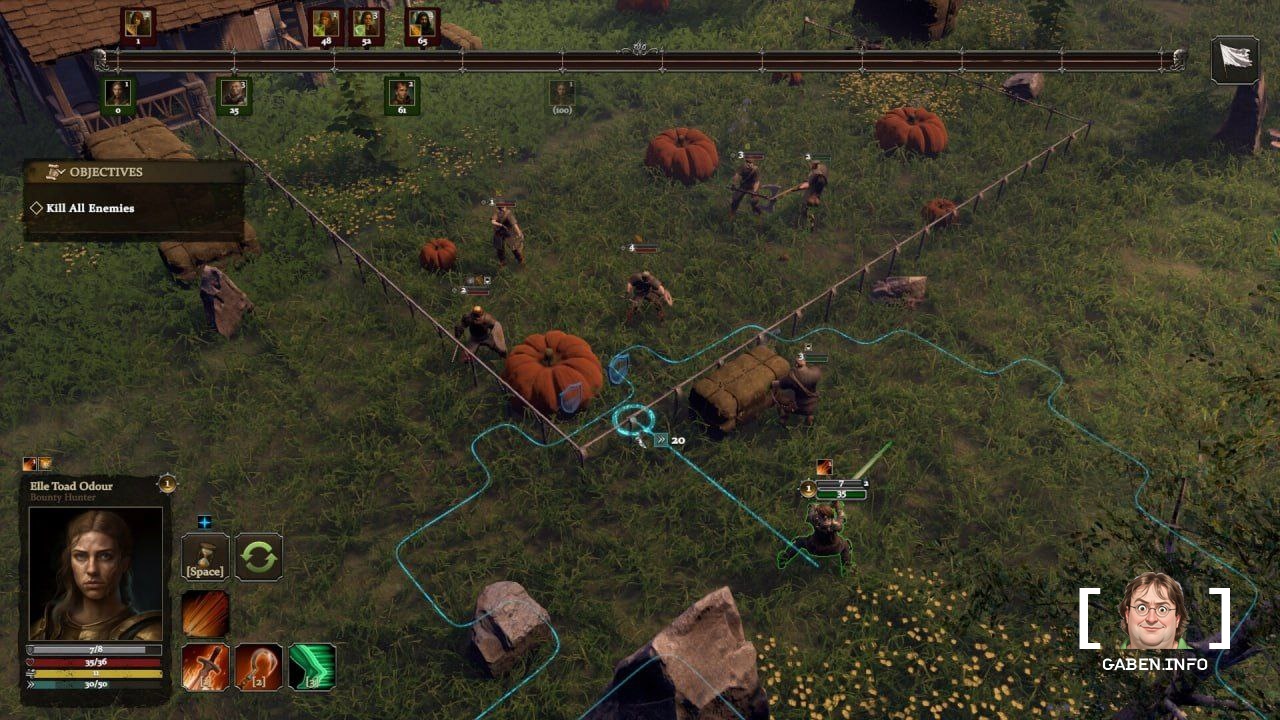The height and width of the screenshot is (720, 1280).
Task: Activate the red slashing attack ability icon
Action: coord(204,611)
